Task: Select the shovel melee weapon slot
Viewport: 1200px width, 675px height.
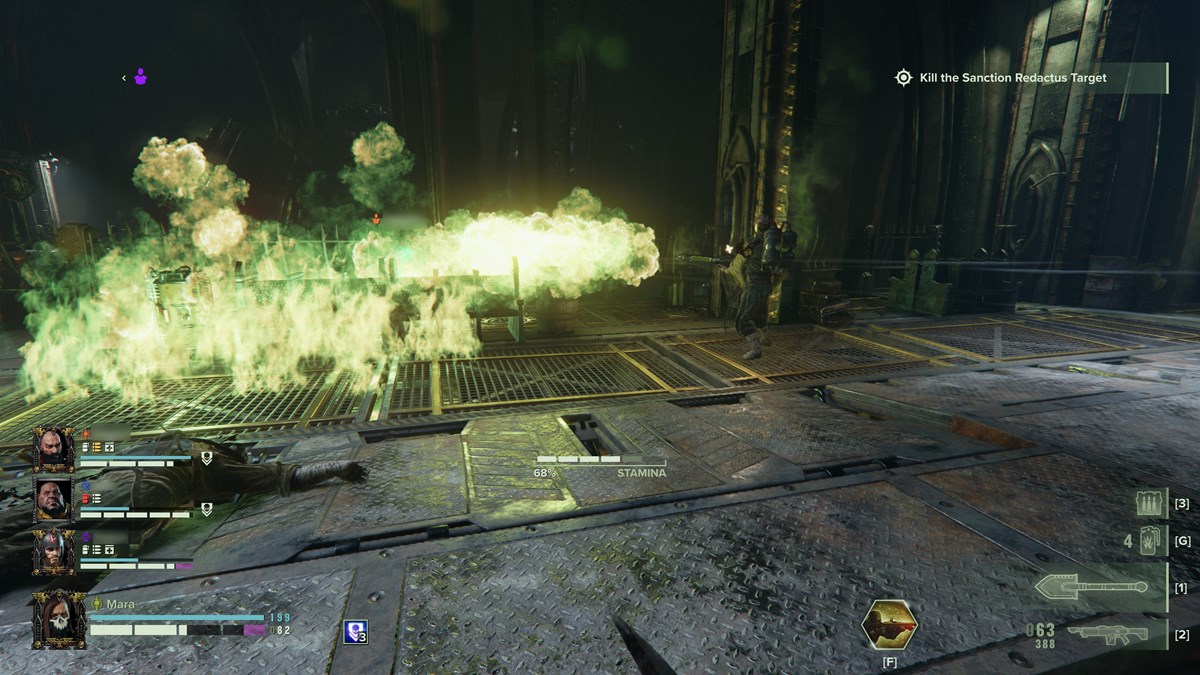Action: click(x=1091, y=587)
